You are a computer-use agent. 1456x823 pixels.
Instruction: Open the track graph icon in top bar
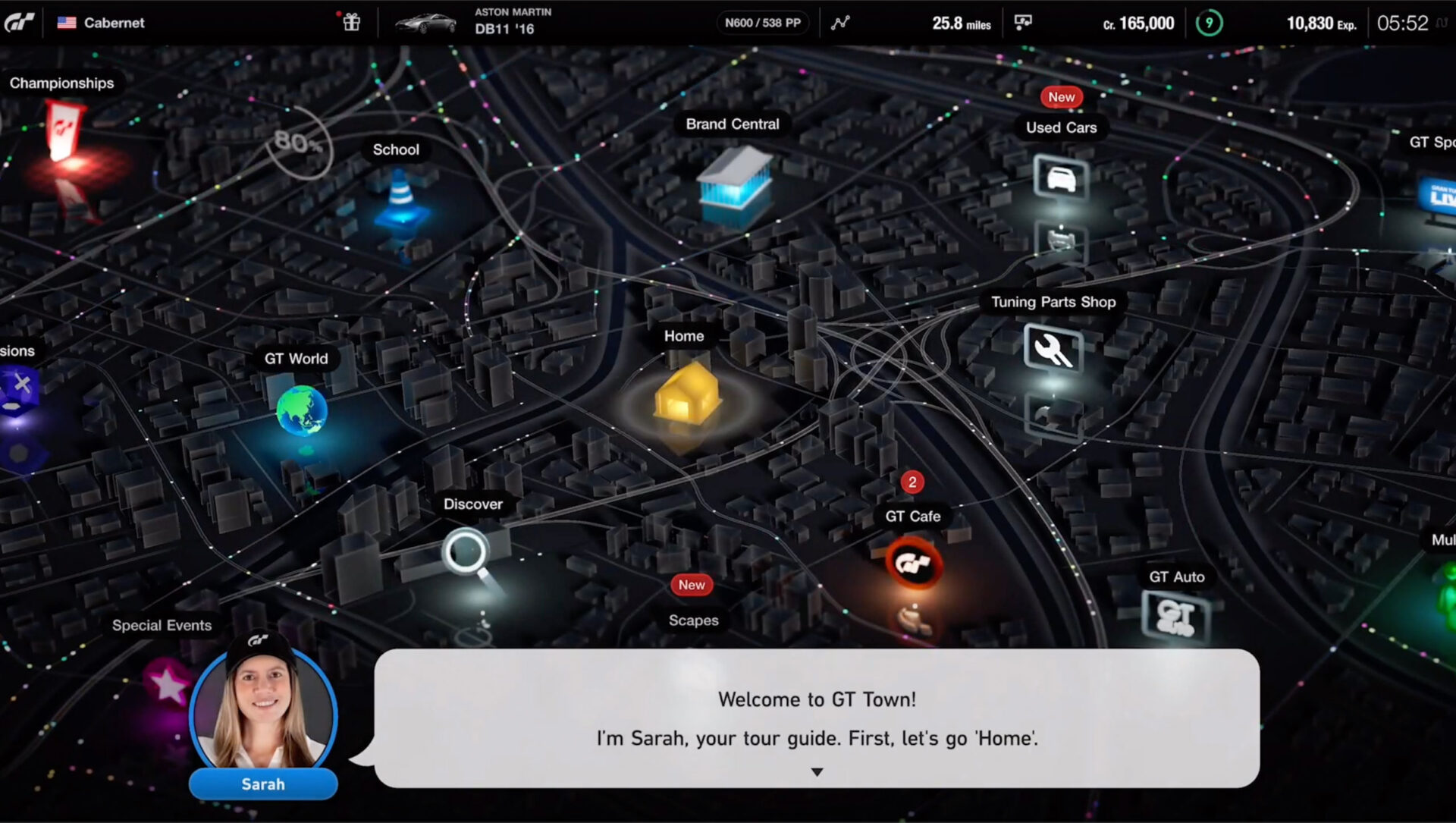click(840, 23)
